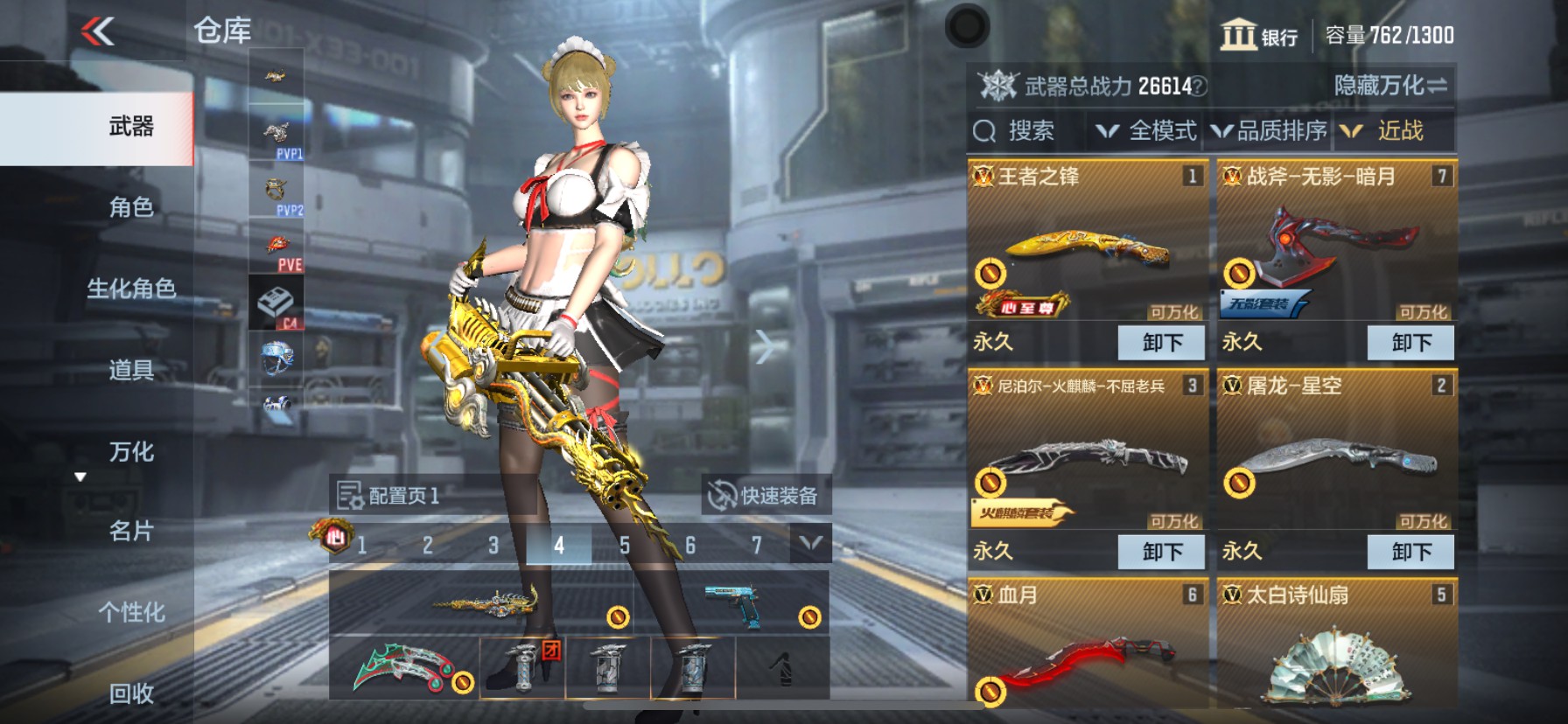Open the 生化角色 category

point(131,289)
